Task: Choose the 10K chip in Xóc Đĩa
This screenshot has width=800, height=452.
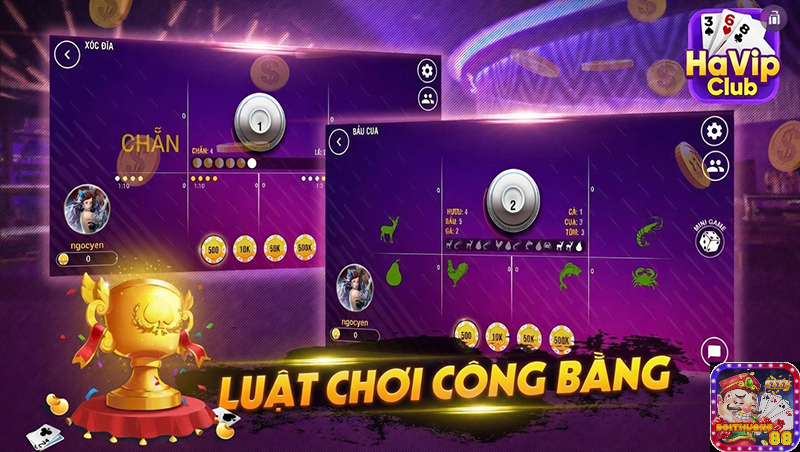Action: pos(245,248)
